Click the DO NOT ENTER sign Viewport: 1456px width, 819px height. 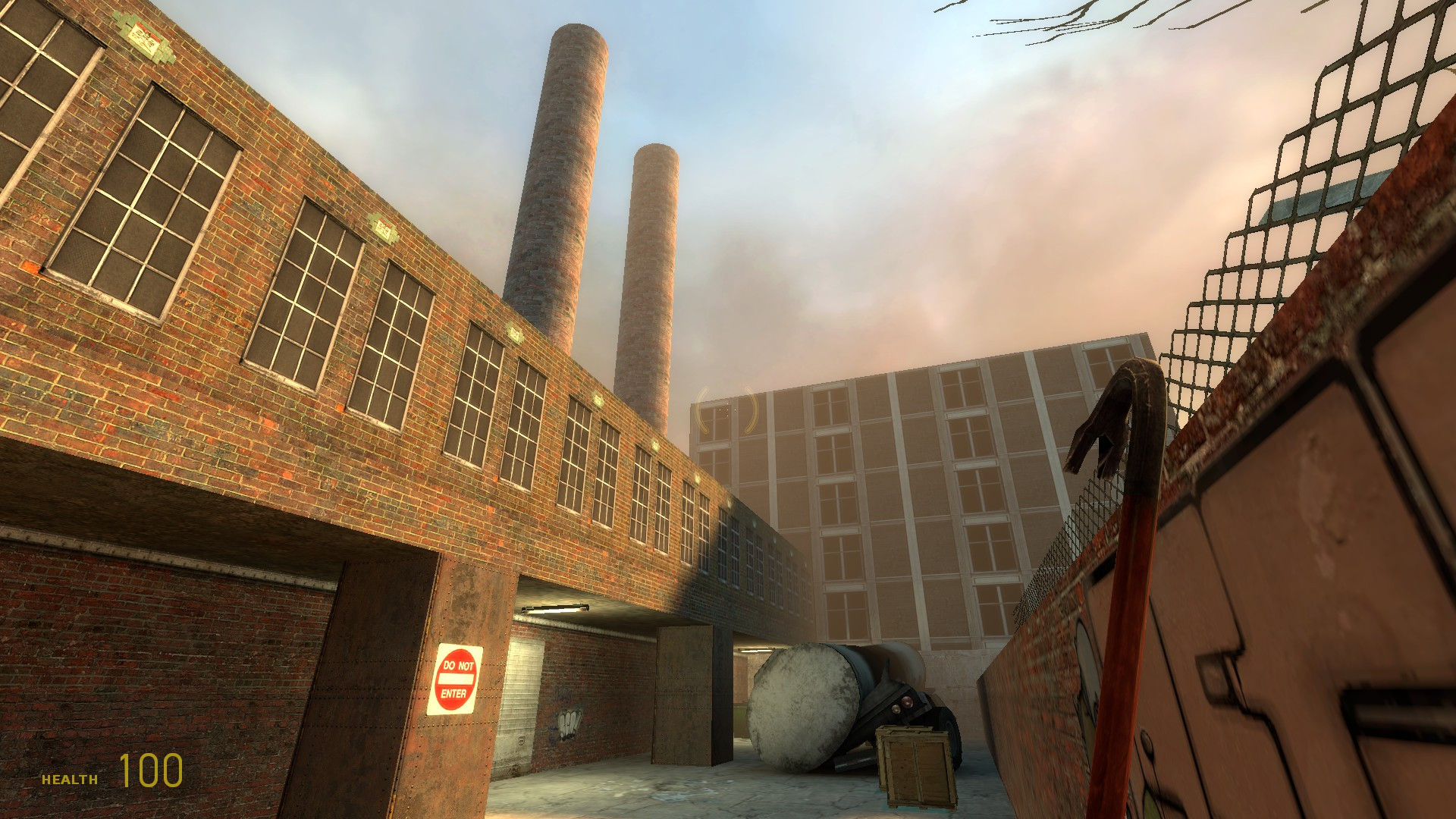pos(453,677)
